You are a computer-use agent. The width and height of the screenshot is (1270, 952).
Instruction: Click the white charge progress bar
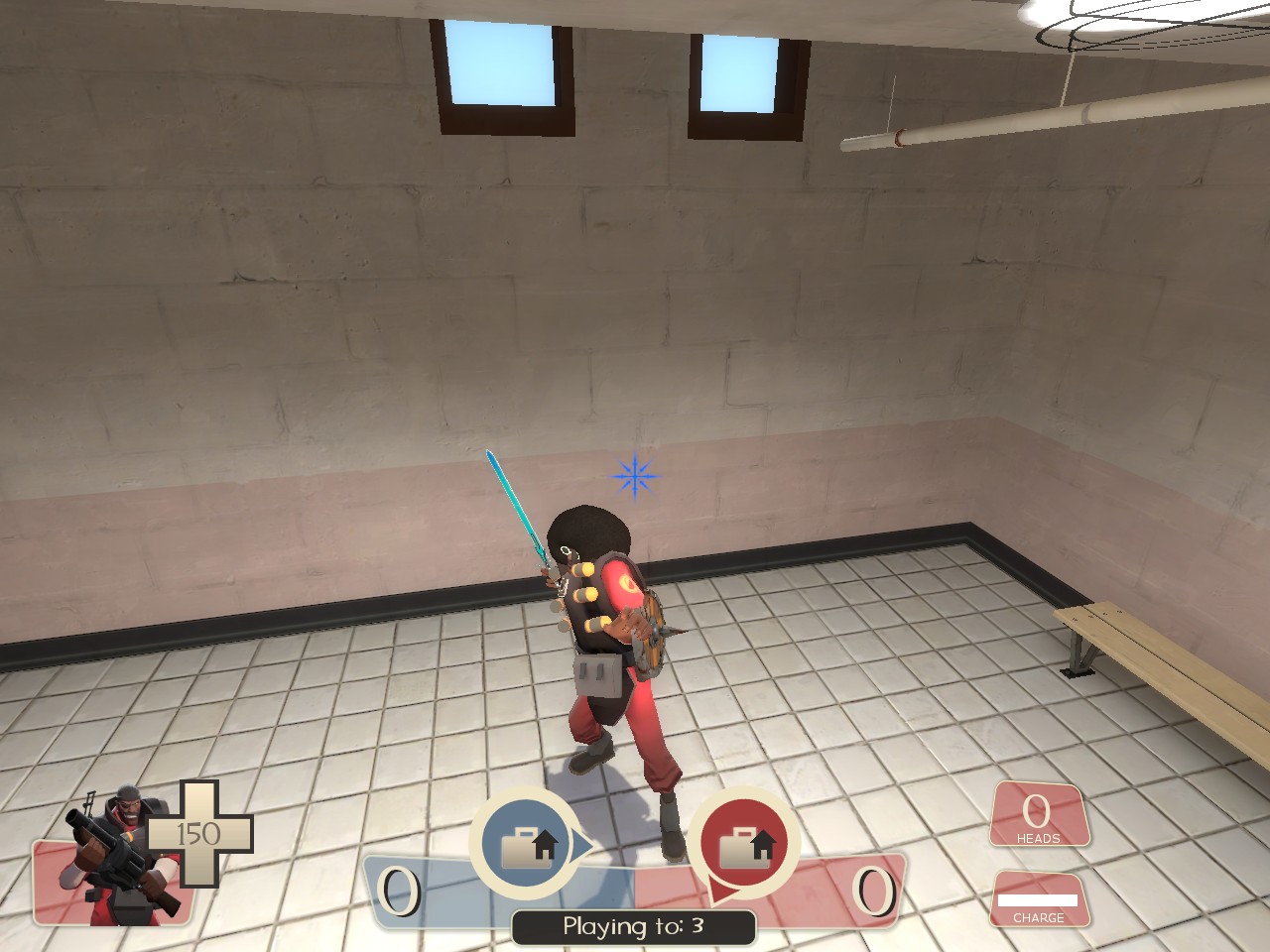click(1040, 900)
